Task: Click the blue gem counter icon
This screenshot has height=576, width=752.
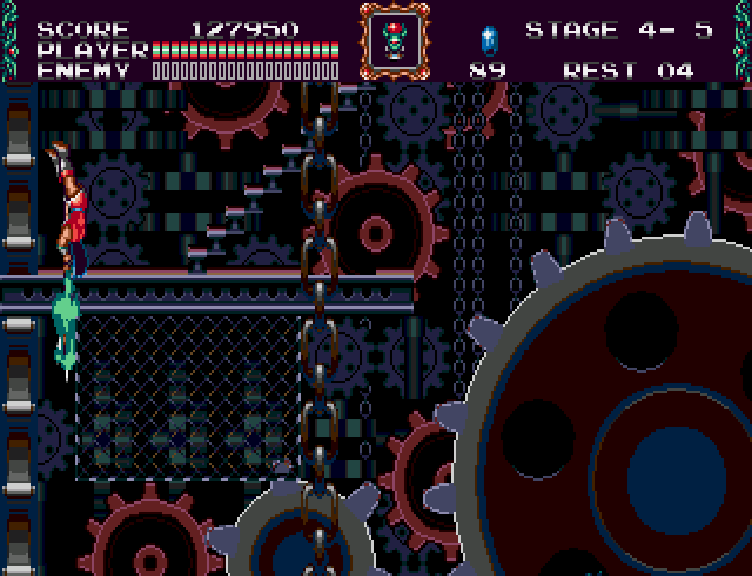Action: coord(488,40)
